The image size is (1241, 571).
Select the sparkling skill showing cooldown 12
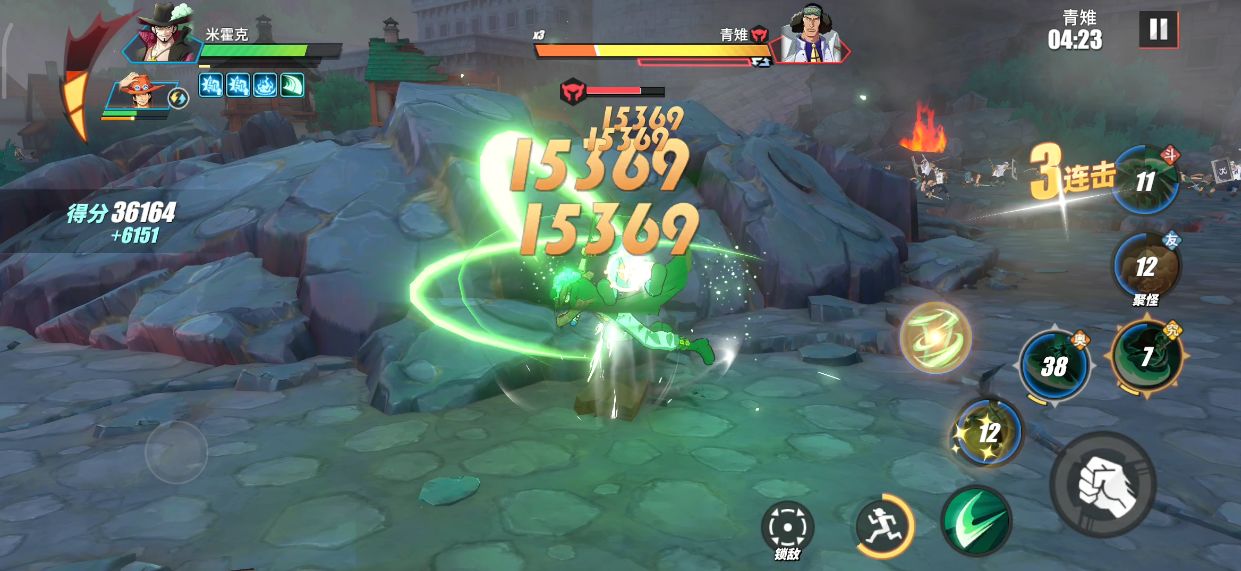point(988,432)
